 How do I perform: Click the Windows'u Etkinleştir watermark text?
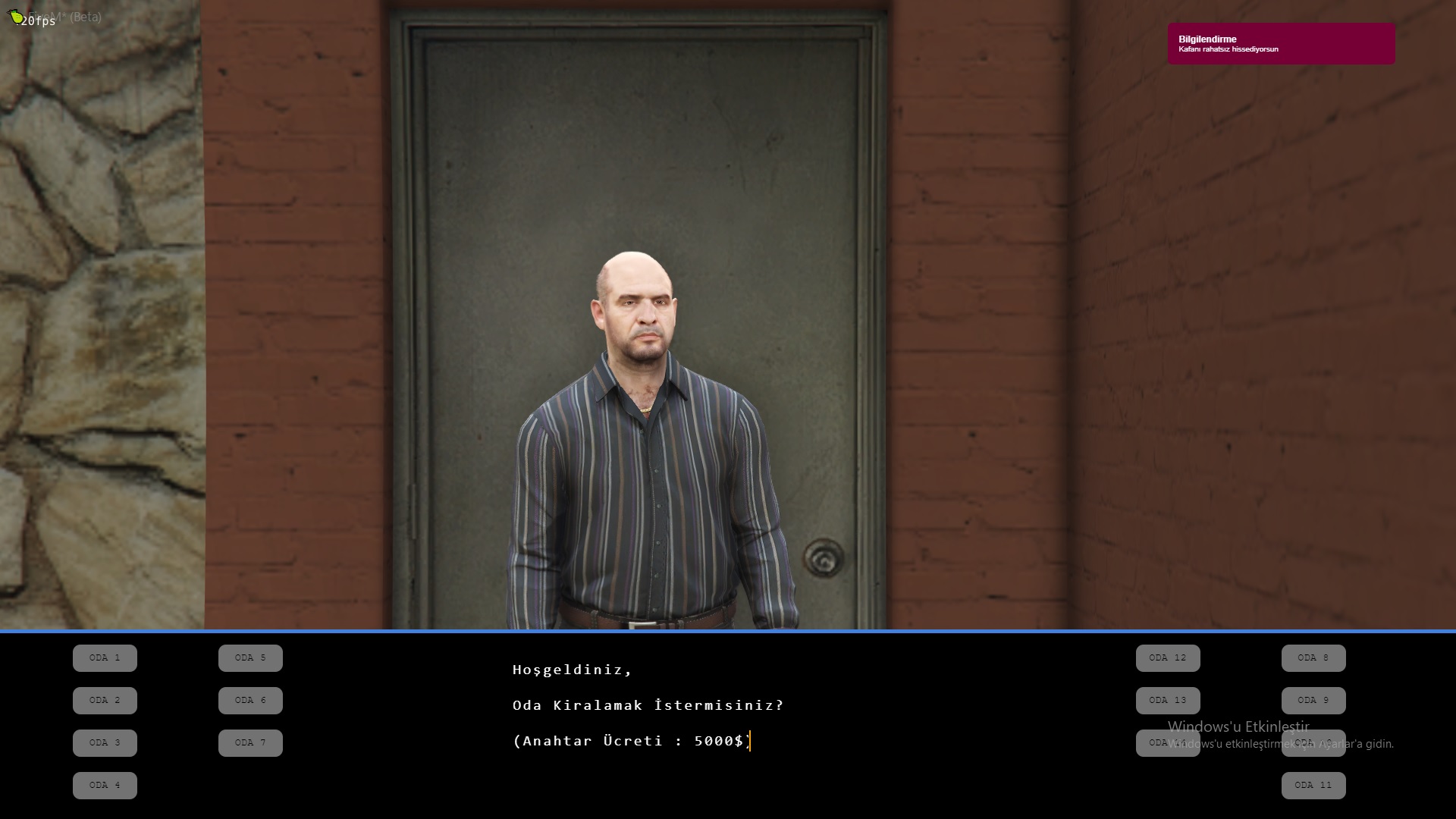pos(1238,727)
